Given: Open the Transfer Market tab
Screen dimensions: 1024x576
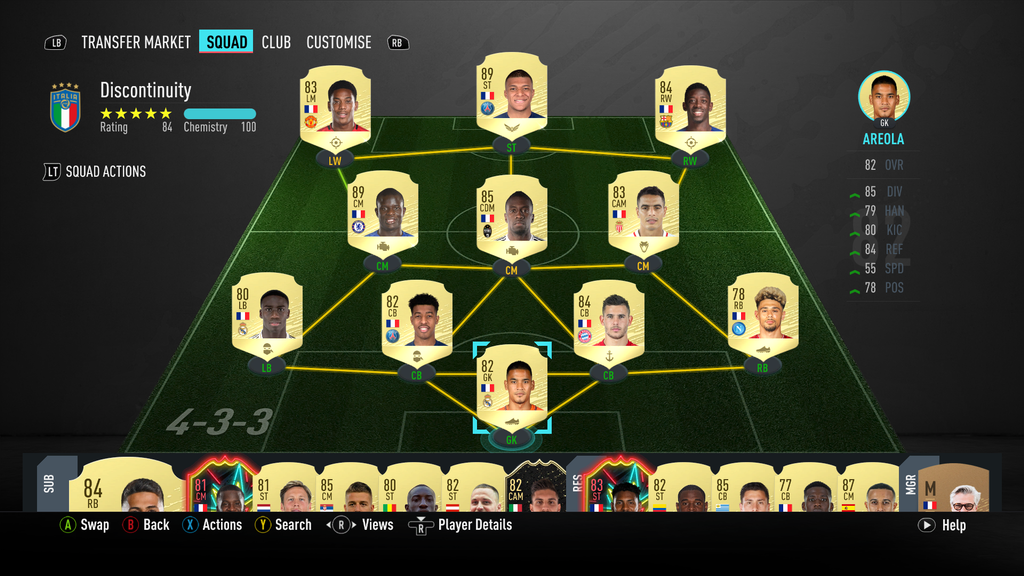Looking at the screenshot, I should 135,42.
